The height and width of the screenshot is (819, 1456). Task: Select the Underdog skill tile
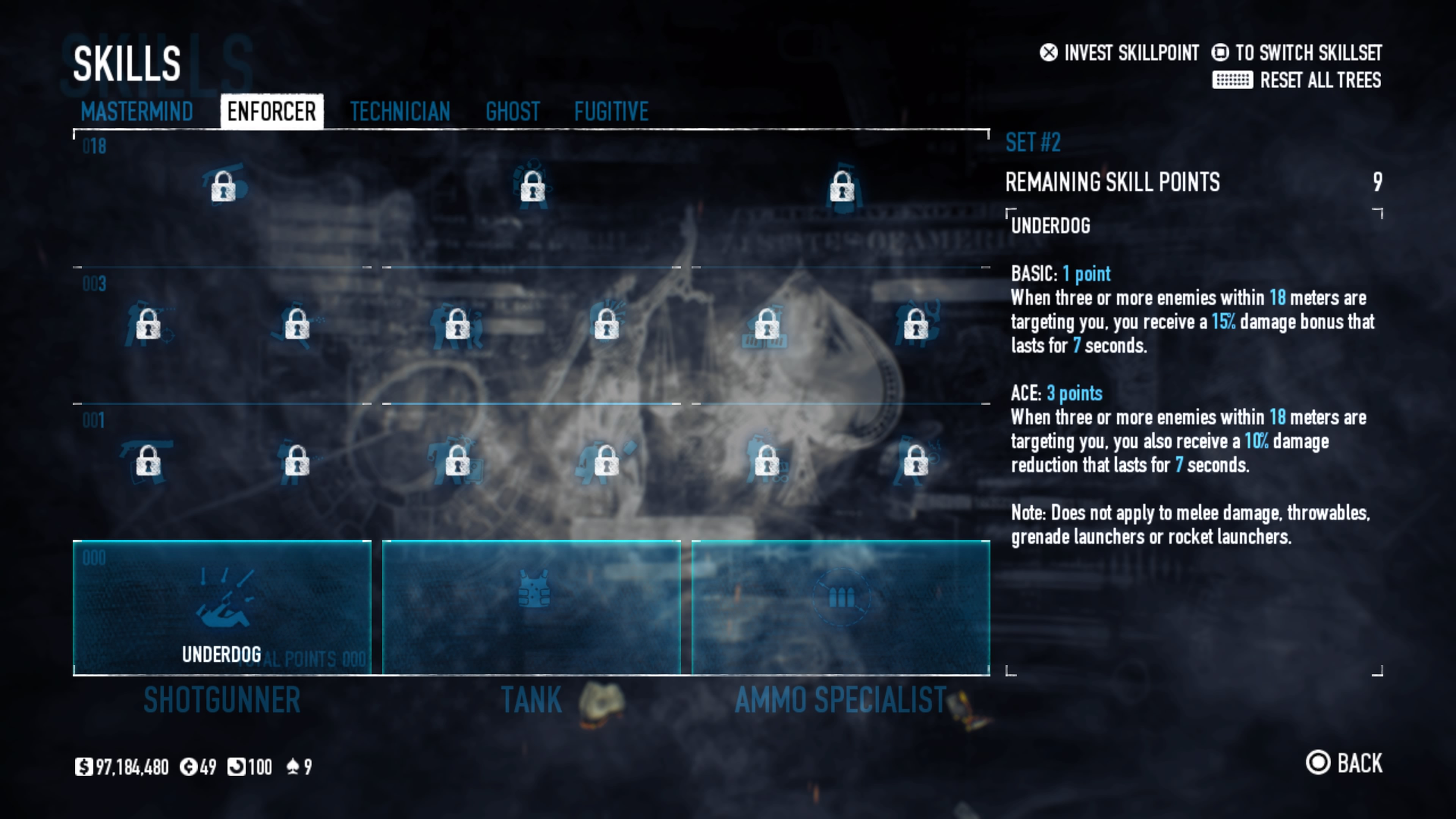pyautogui.click(x=222, y=607)
